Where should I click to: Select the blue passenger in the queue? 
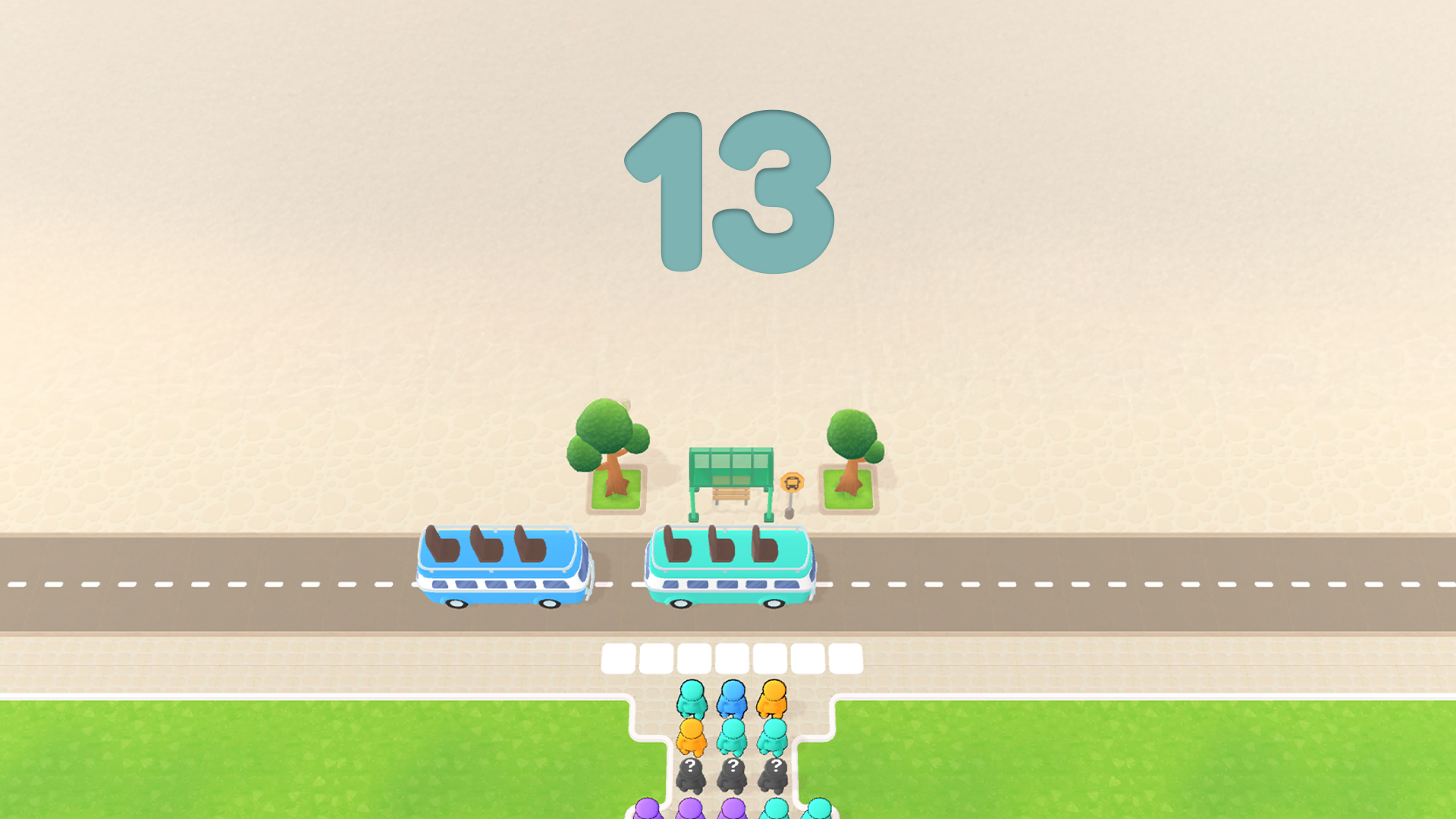click(x=733, y=699)
